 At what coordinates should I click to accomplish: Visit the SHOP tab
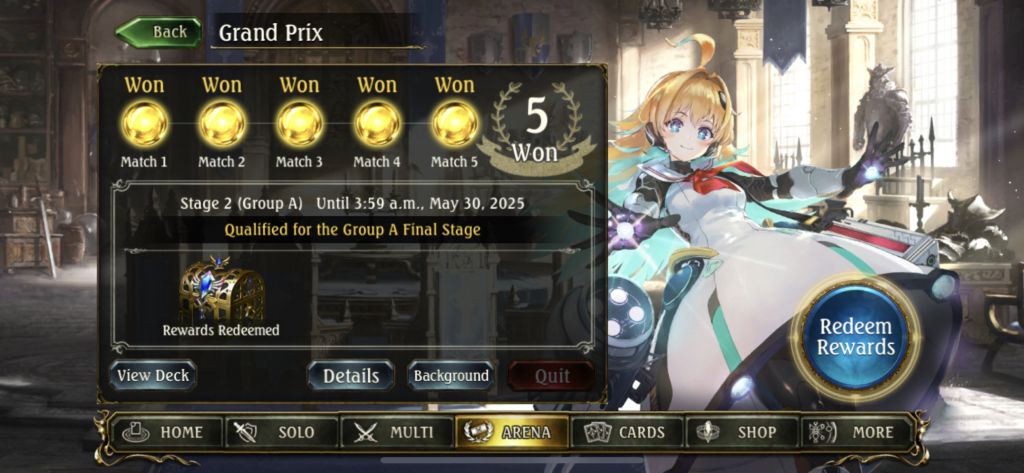pos(741,432)
